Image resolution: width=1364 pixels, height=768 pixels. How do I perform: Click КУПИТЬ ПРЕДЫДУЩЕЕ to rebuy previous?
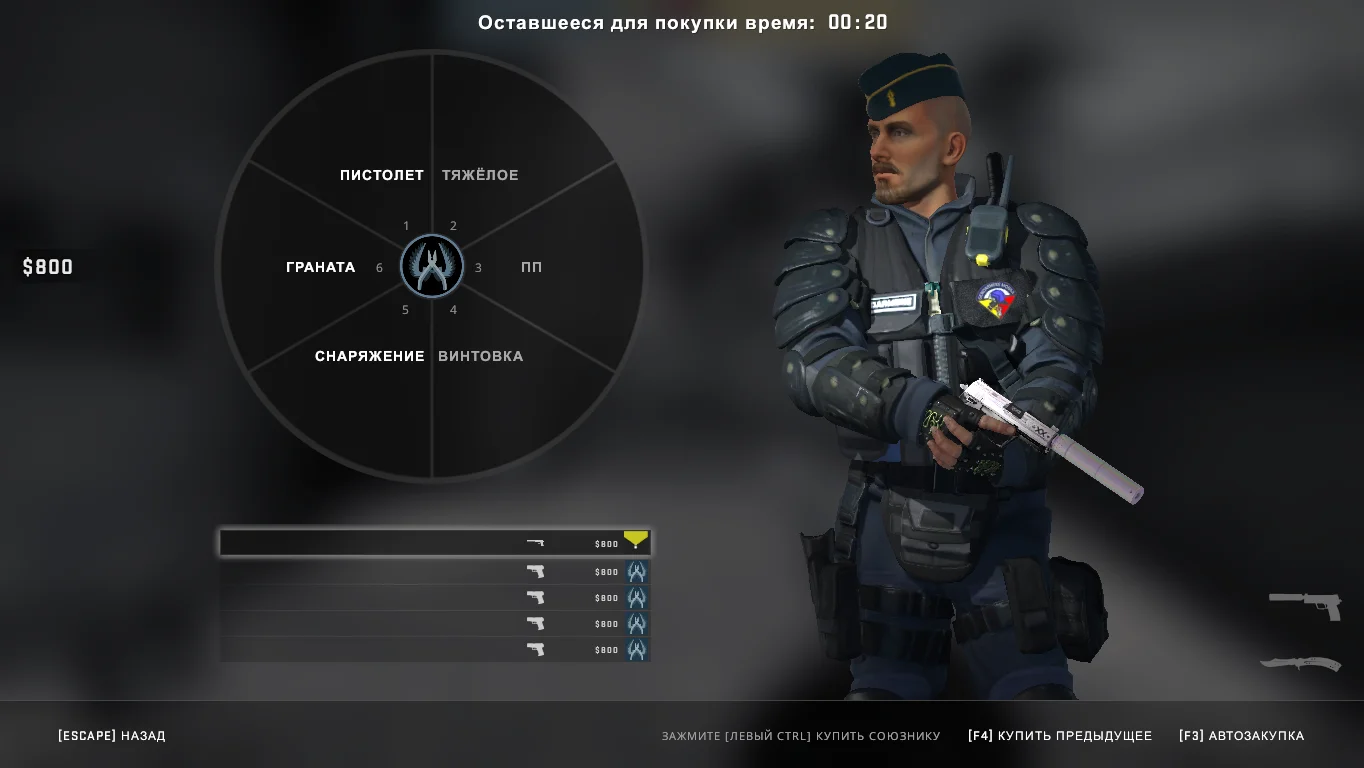[x=1060, y=736]
